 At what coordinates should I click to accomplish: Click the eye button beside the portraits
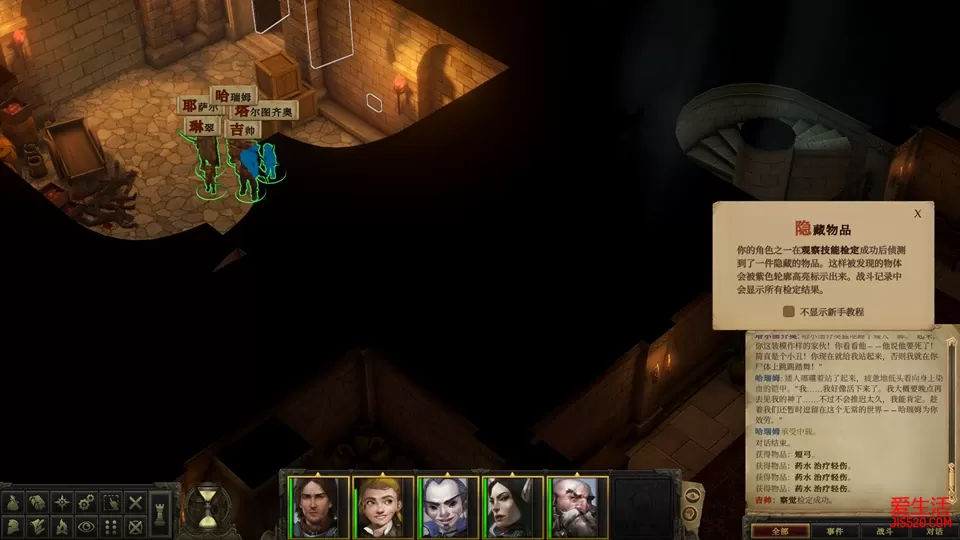[692, 494]
